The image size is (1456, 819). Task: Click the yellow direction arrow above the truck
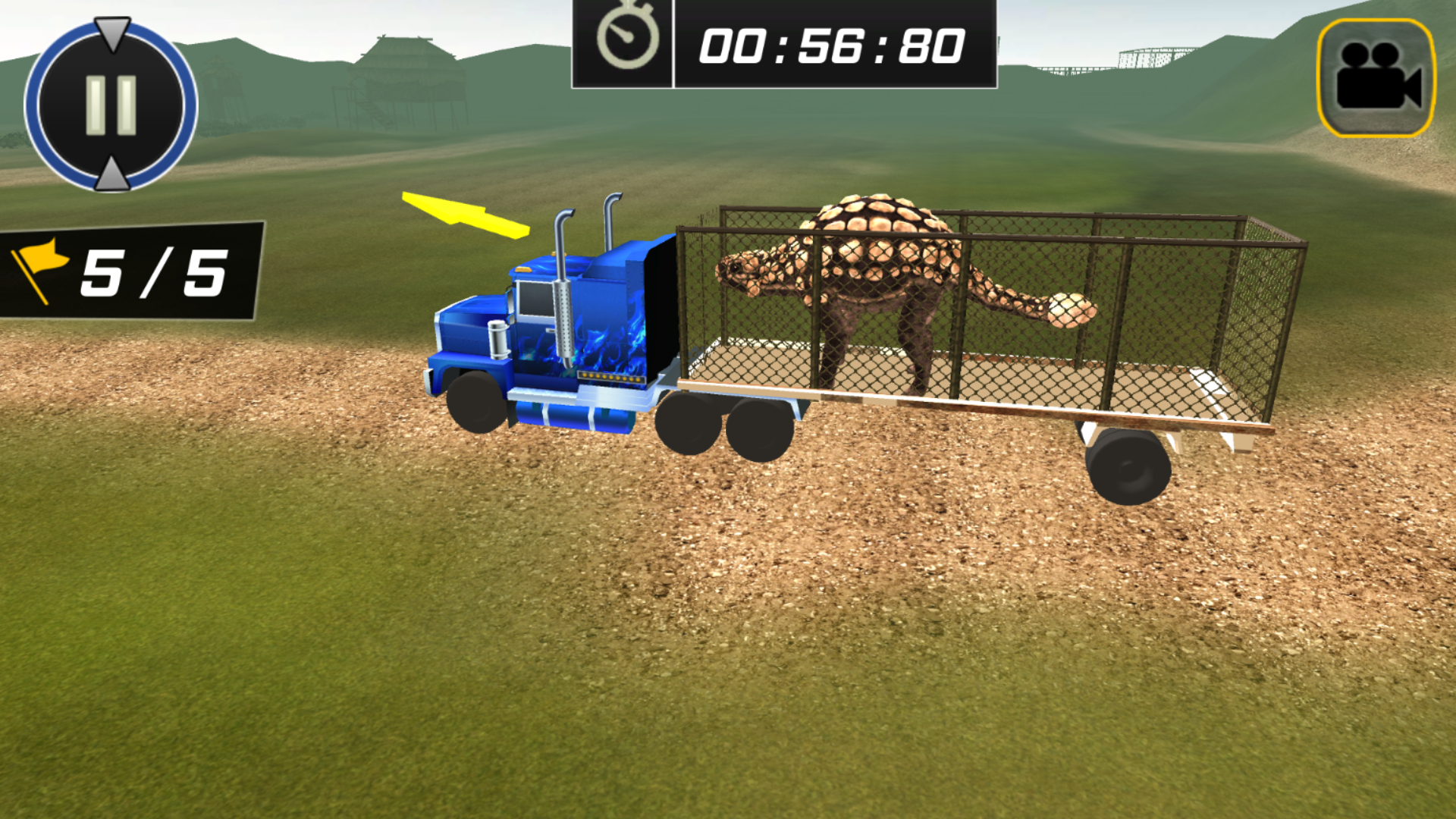coord(466,216)
